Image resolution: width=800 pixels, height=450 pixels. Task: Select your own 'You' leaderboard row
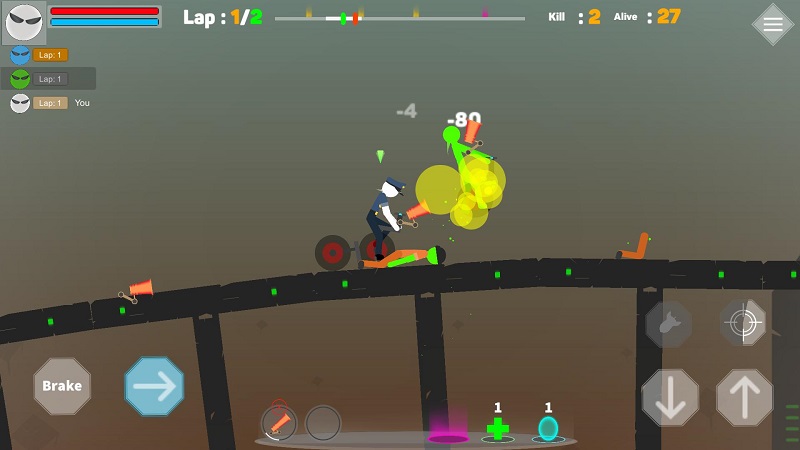[x=50, y=103]
